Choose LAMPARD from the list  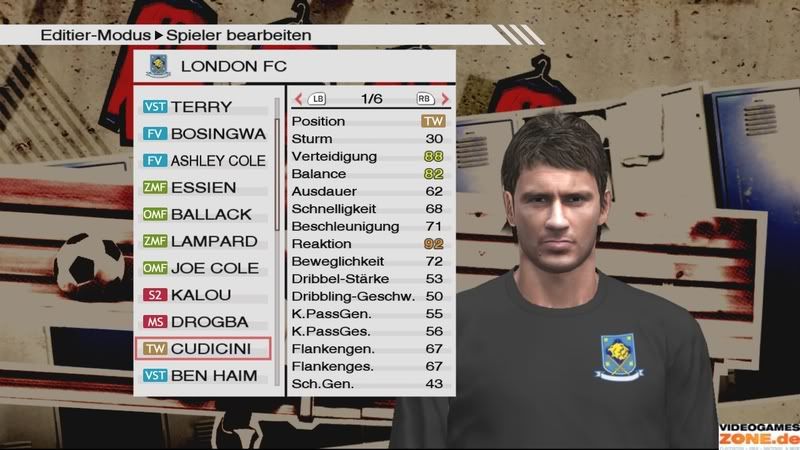(205, 241)
